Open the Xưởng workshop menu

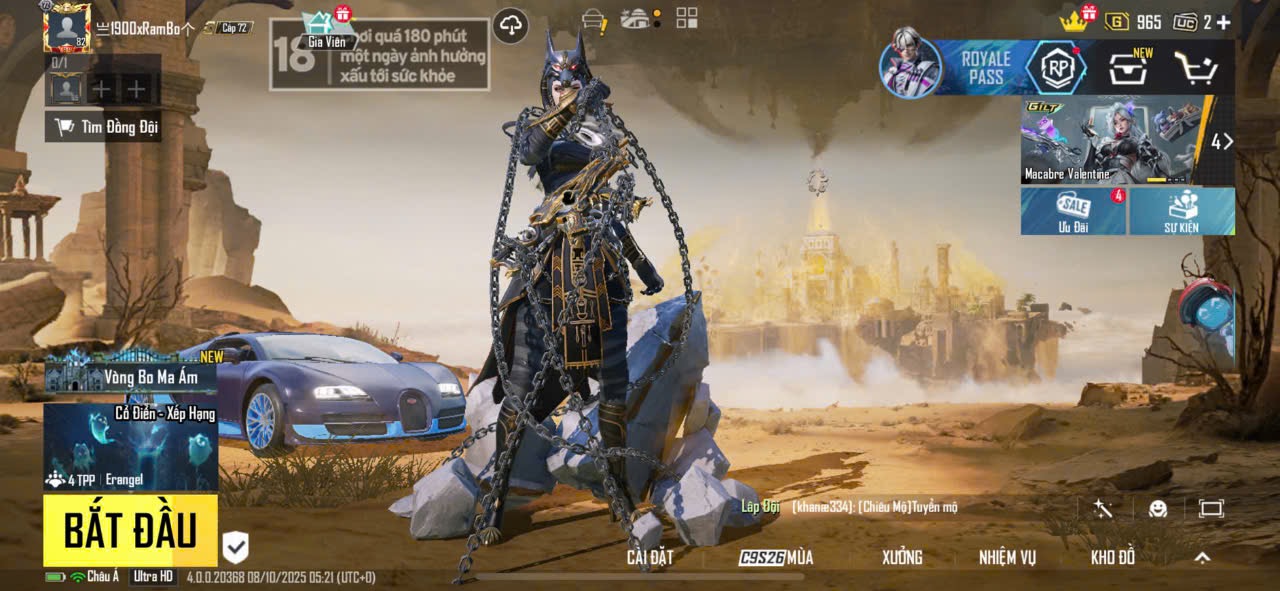tap(902, 558)
